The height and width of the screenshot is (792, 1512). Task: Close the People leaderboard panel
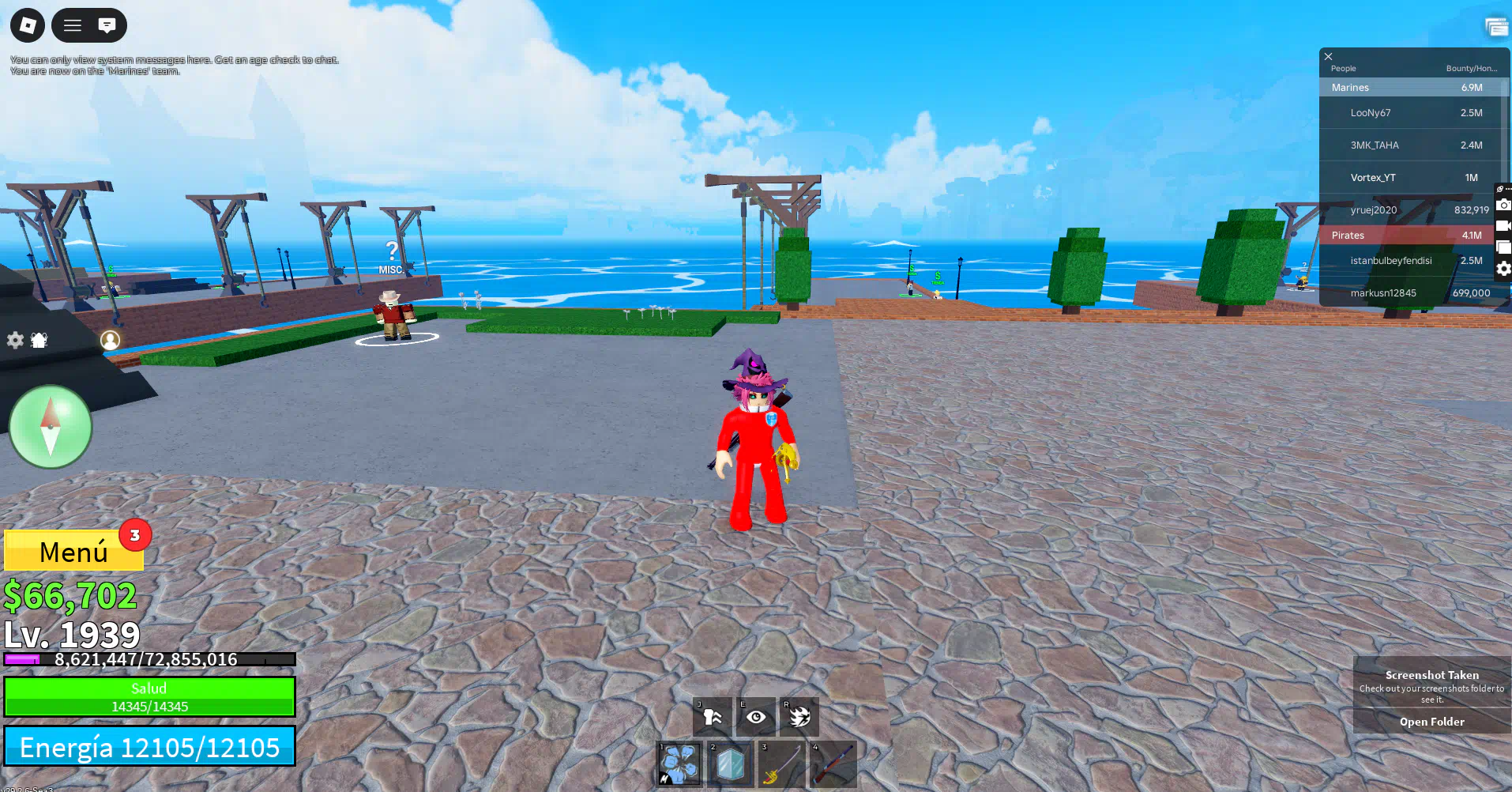pos(1329,56)
